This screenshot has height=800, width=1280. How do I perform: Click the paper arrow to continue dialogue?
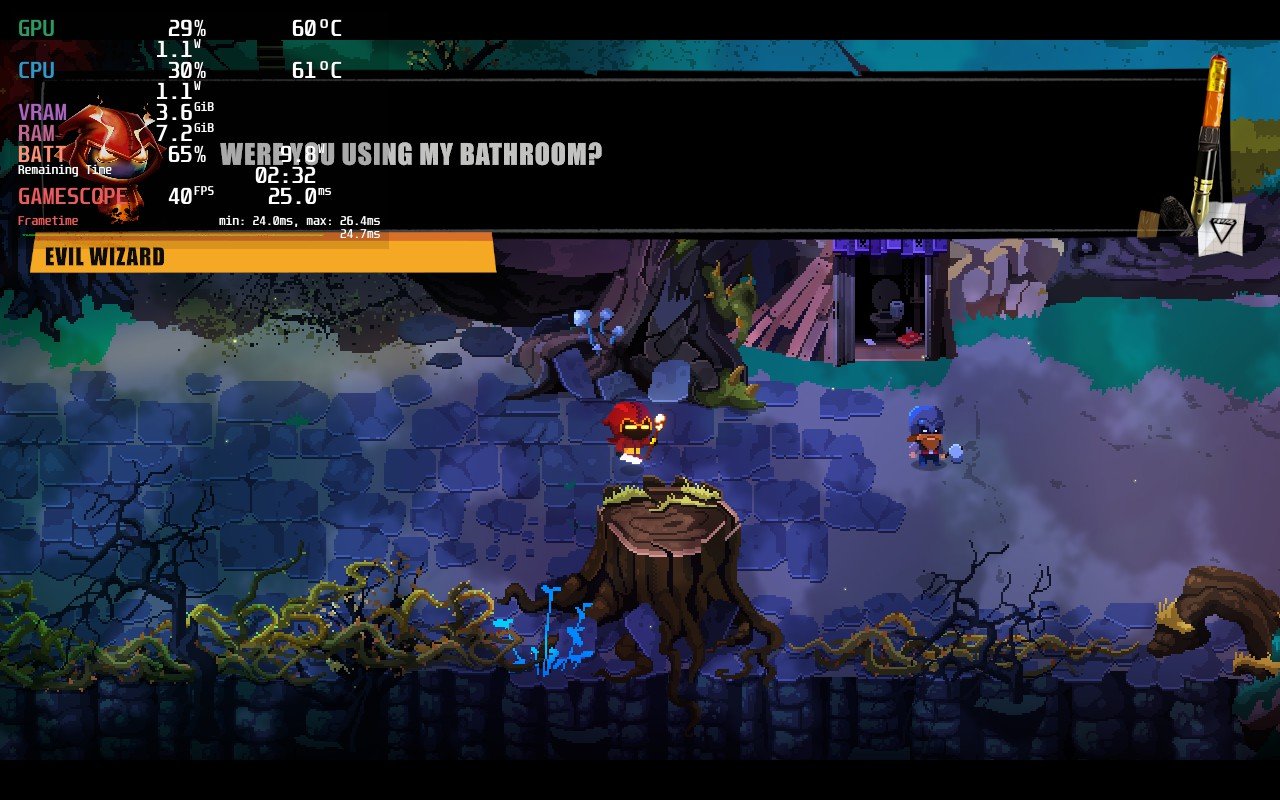(x=1221, y=227)
